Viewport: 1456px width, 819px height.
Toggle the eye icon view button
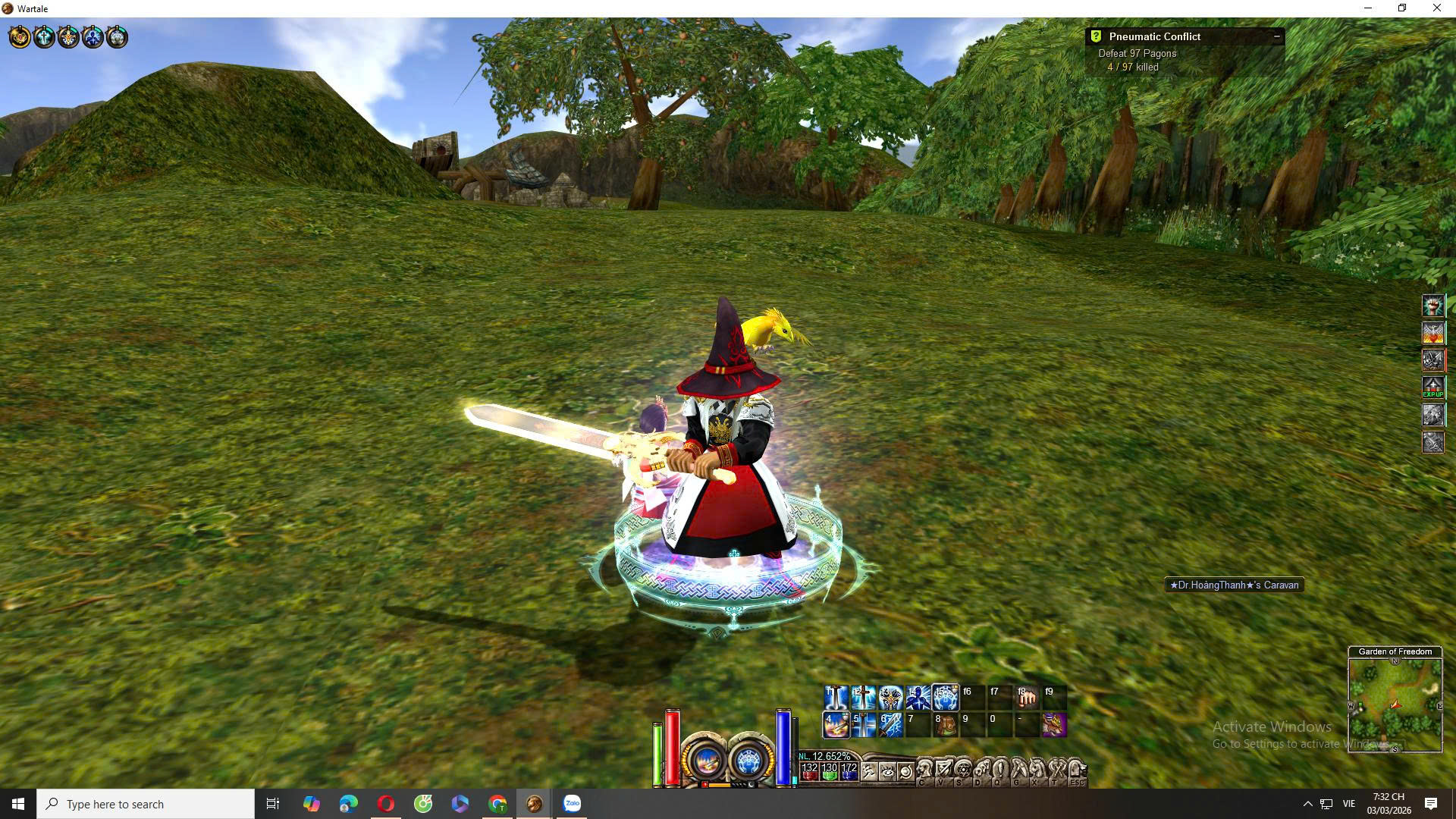coord(886,772)
